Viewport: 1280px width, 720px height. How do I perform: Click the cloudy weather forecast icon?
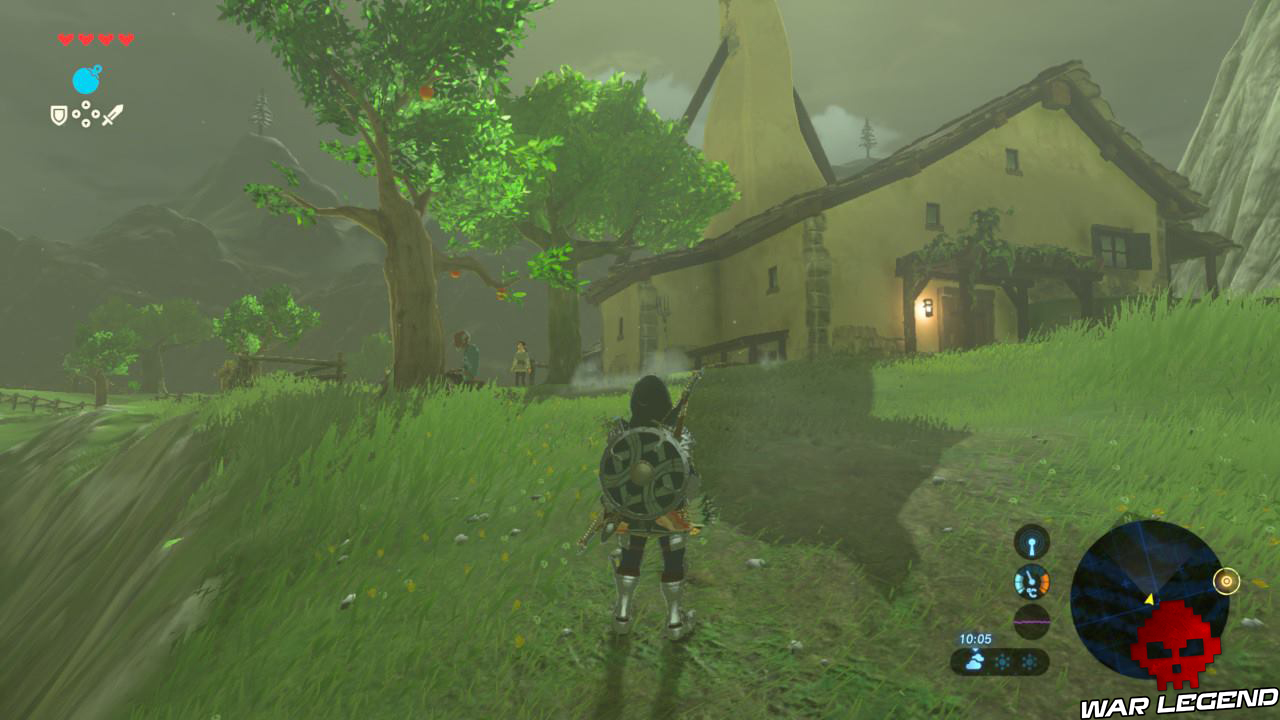point(976,660)
